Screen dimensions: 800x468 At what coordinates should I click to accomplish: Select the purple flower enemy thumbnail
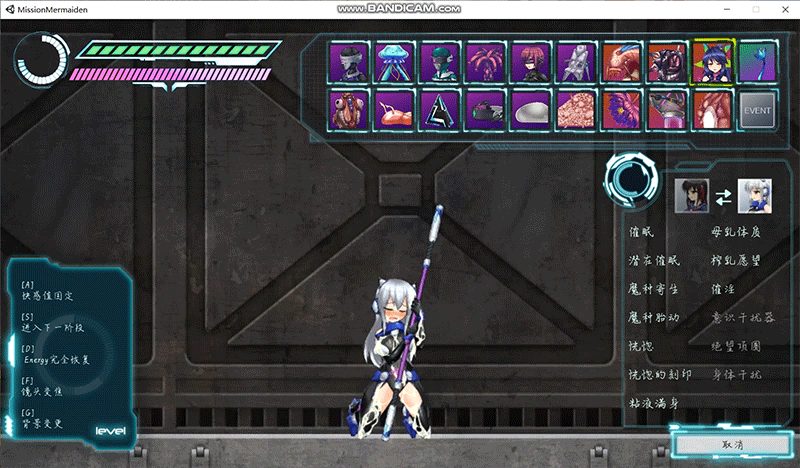(621, 109)
